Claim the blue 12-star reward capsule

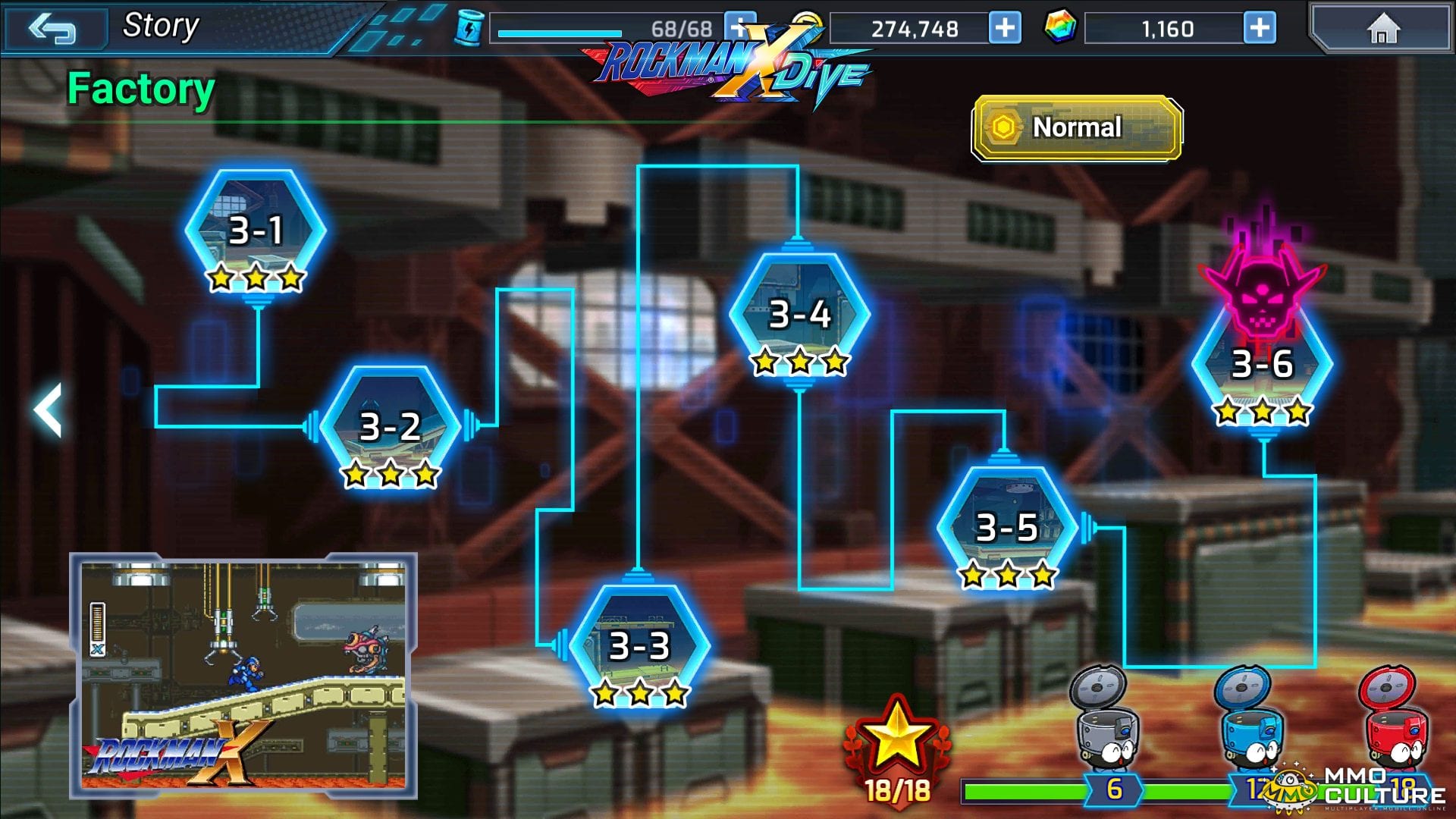[1249, 717]
